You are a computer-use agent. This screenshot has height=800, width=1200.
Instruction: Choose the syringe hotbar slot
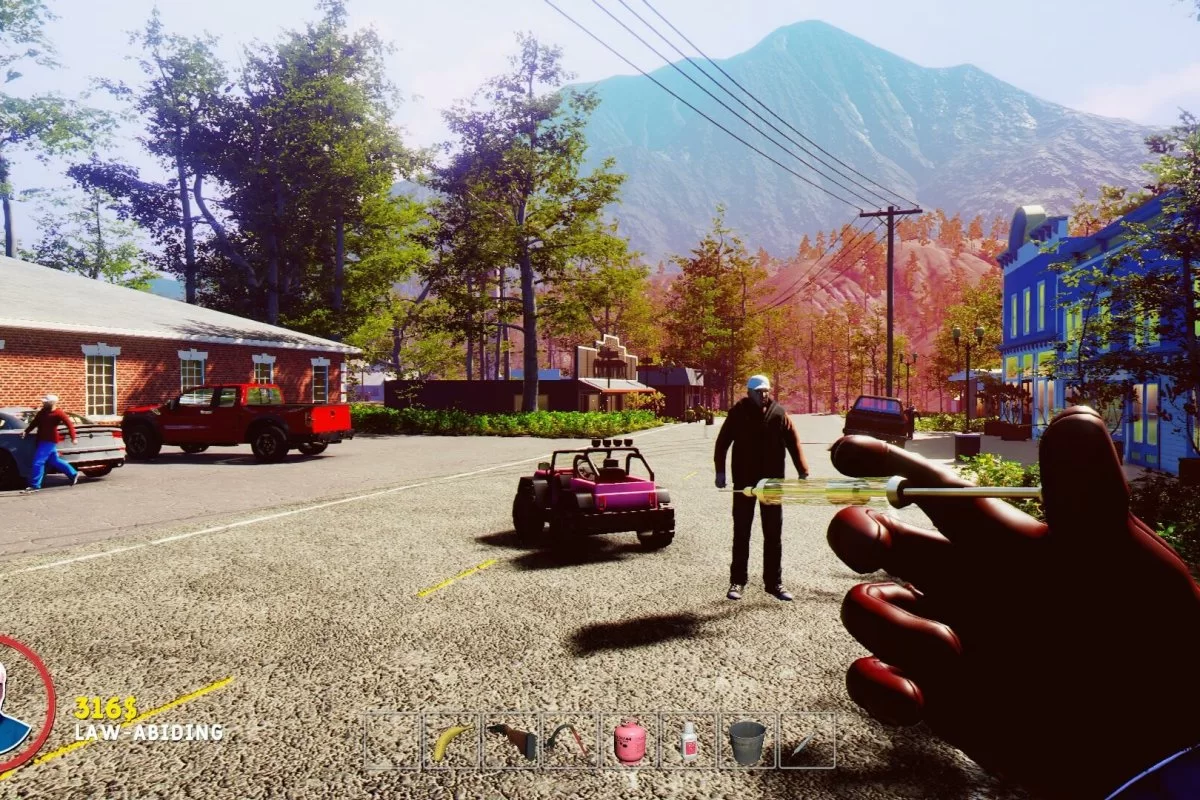tap(806, 741)
